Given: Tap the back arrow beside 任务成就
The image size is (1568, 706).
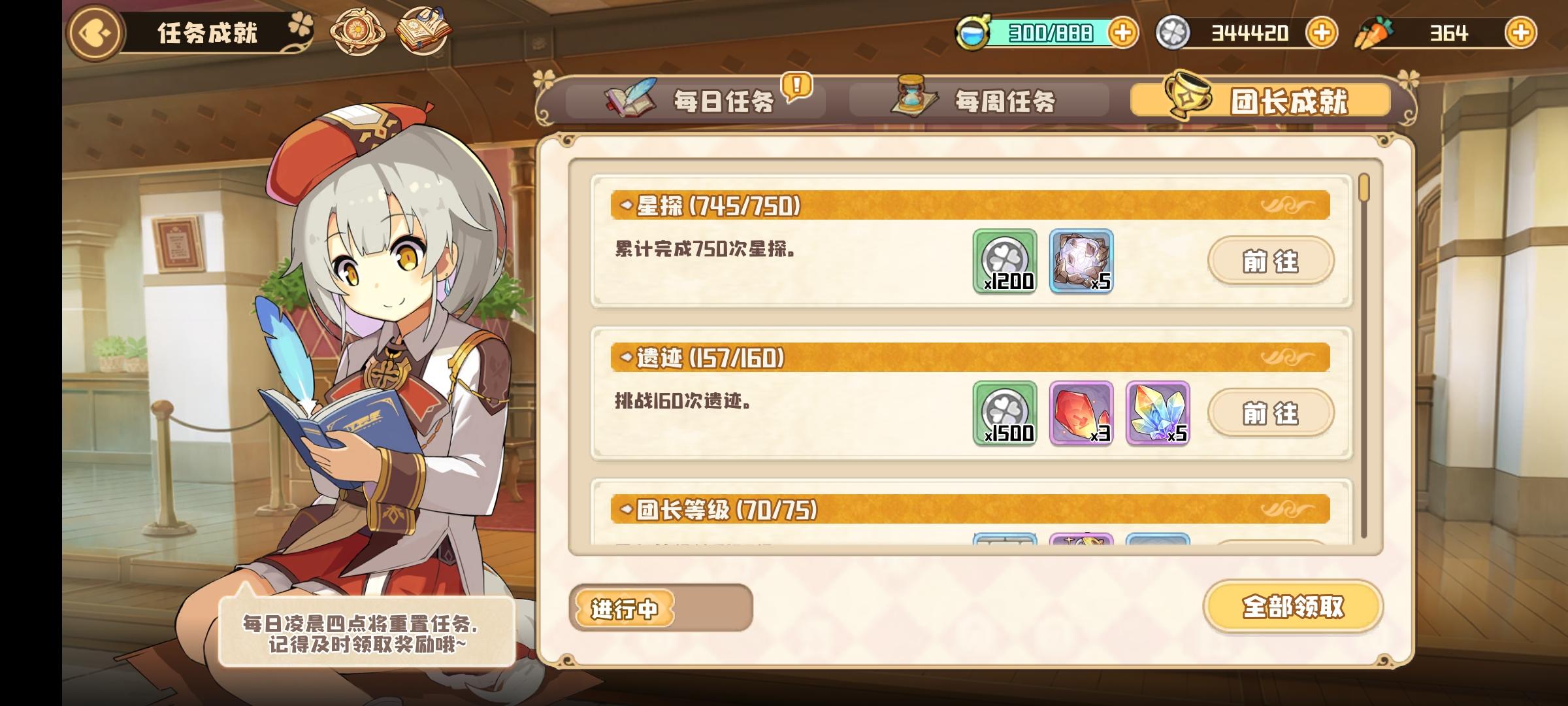Looking at the screenshot, I should pyautogui.click(x=95, y=30).
